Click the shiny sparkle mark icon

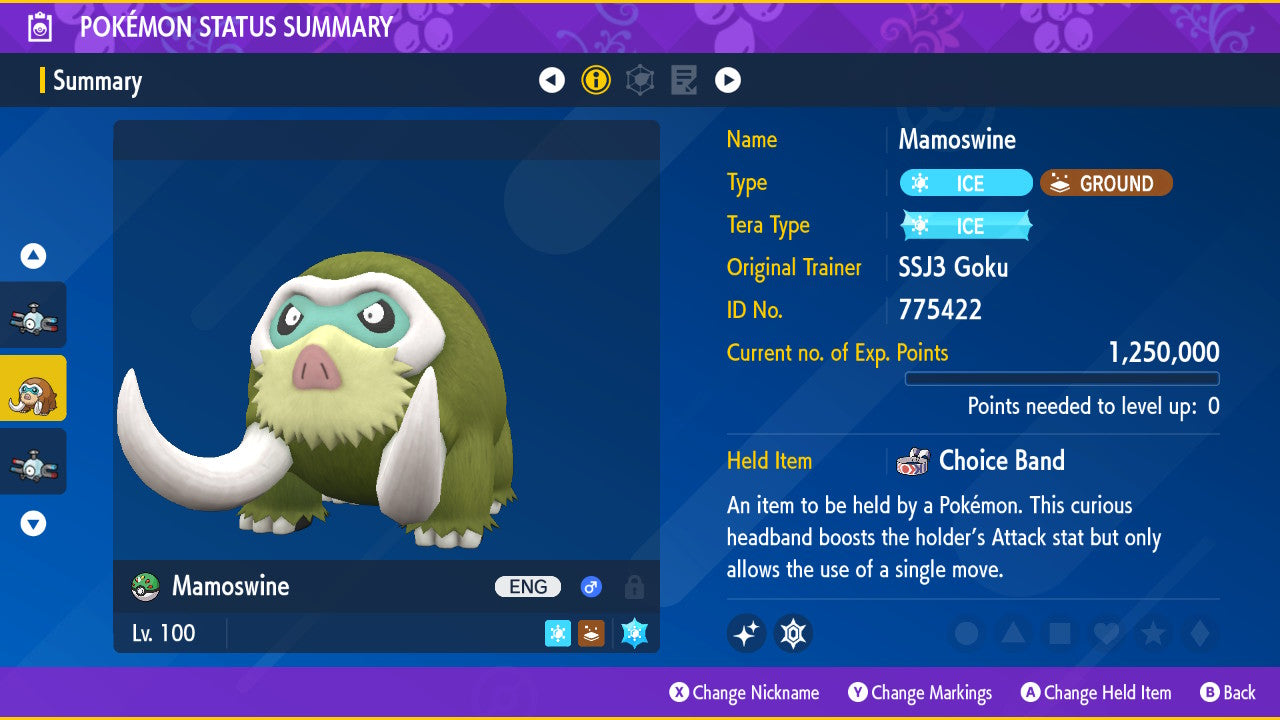pyautogui.click(x=746, y=633)
